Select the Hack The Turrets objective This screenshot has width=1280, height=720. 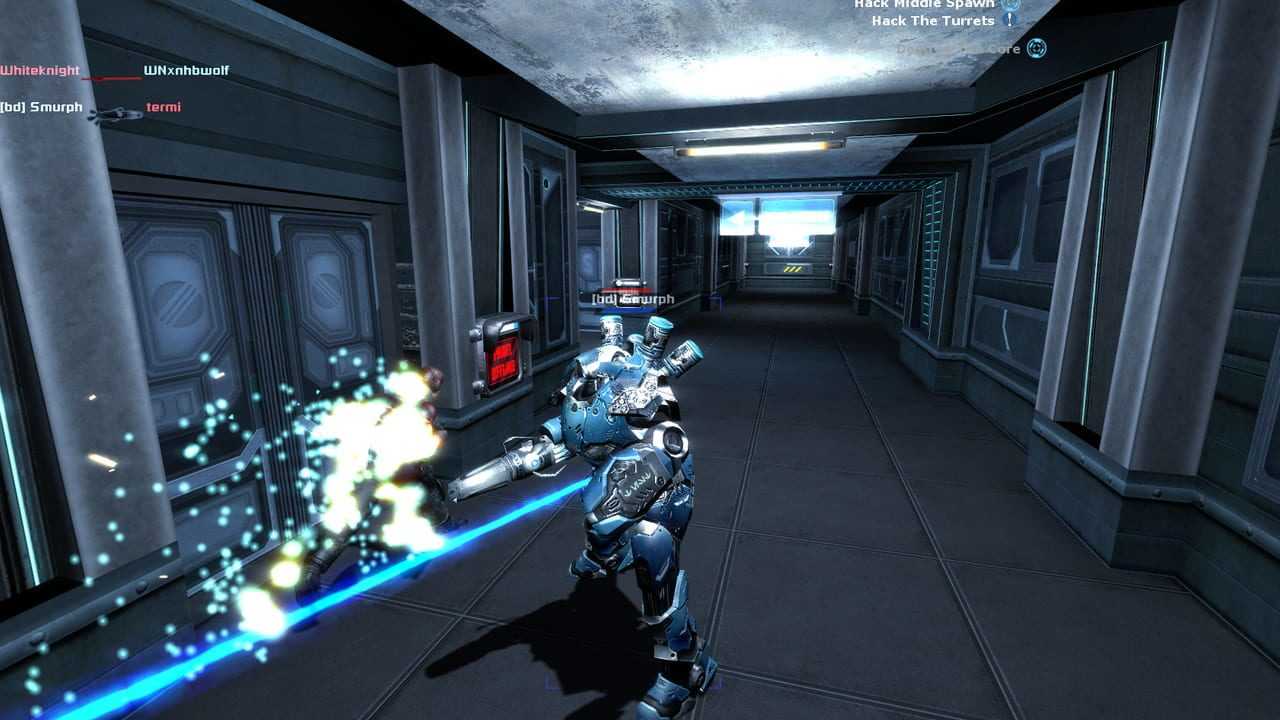coord(932,21)
